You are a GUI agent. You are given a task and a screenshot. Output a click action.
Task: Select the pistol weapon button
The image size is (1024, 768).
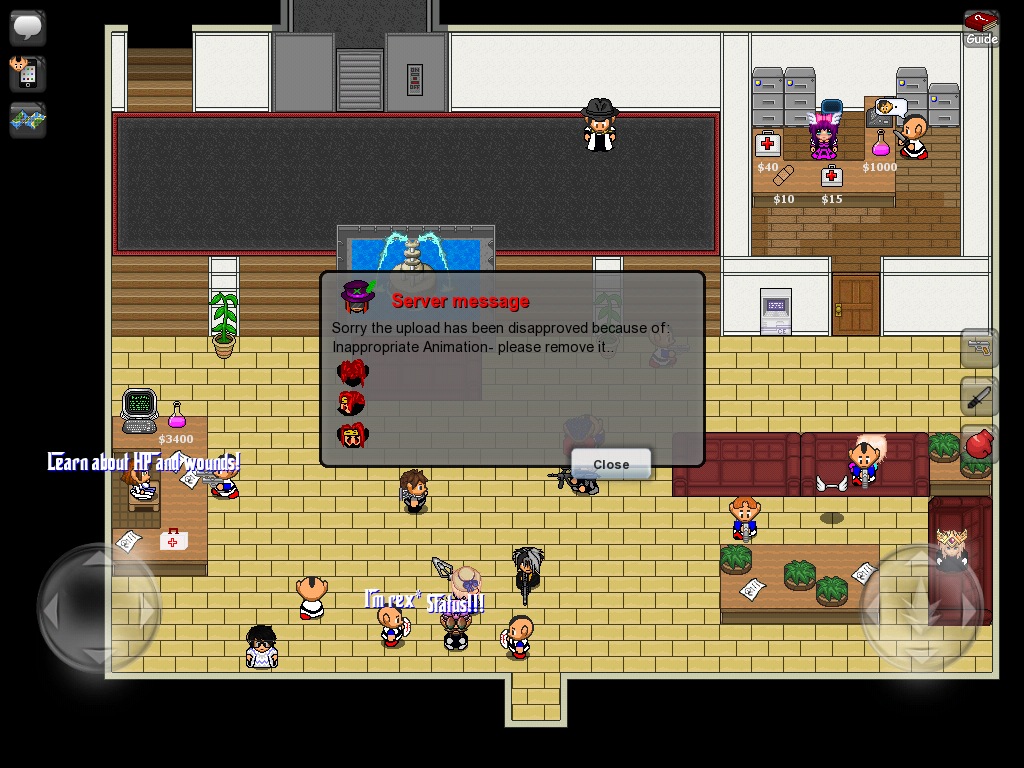pos(979,348)
